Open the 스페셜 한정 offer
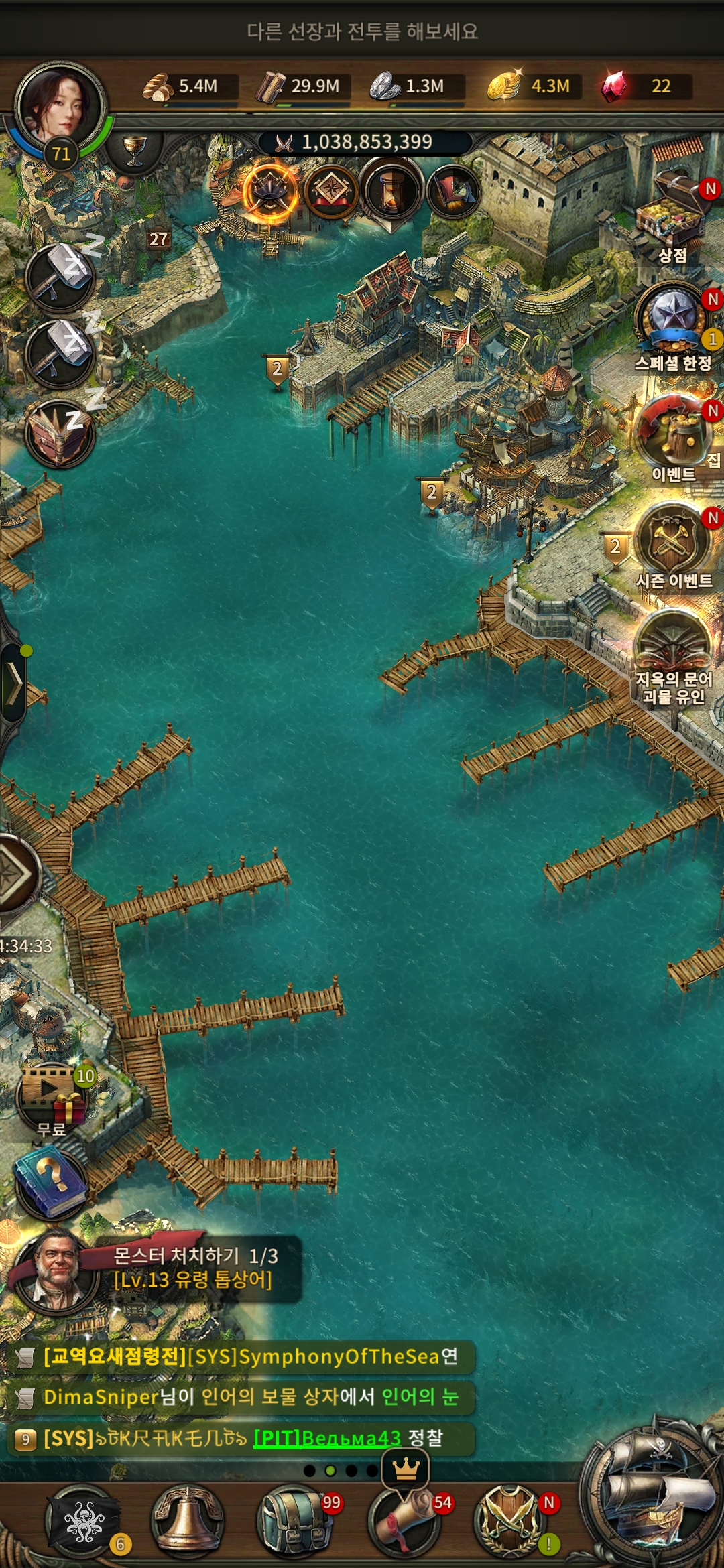Viewport: 724px width, 1568px height. pos(672,317)
